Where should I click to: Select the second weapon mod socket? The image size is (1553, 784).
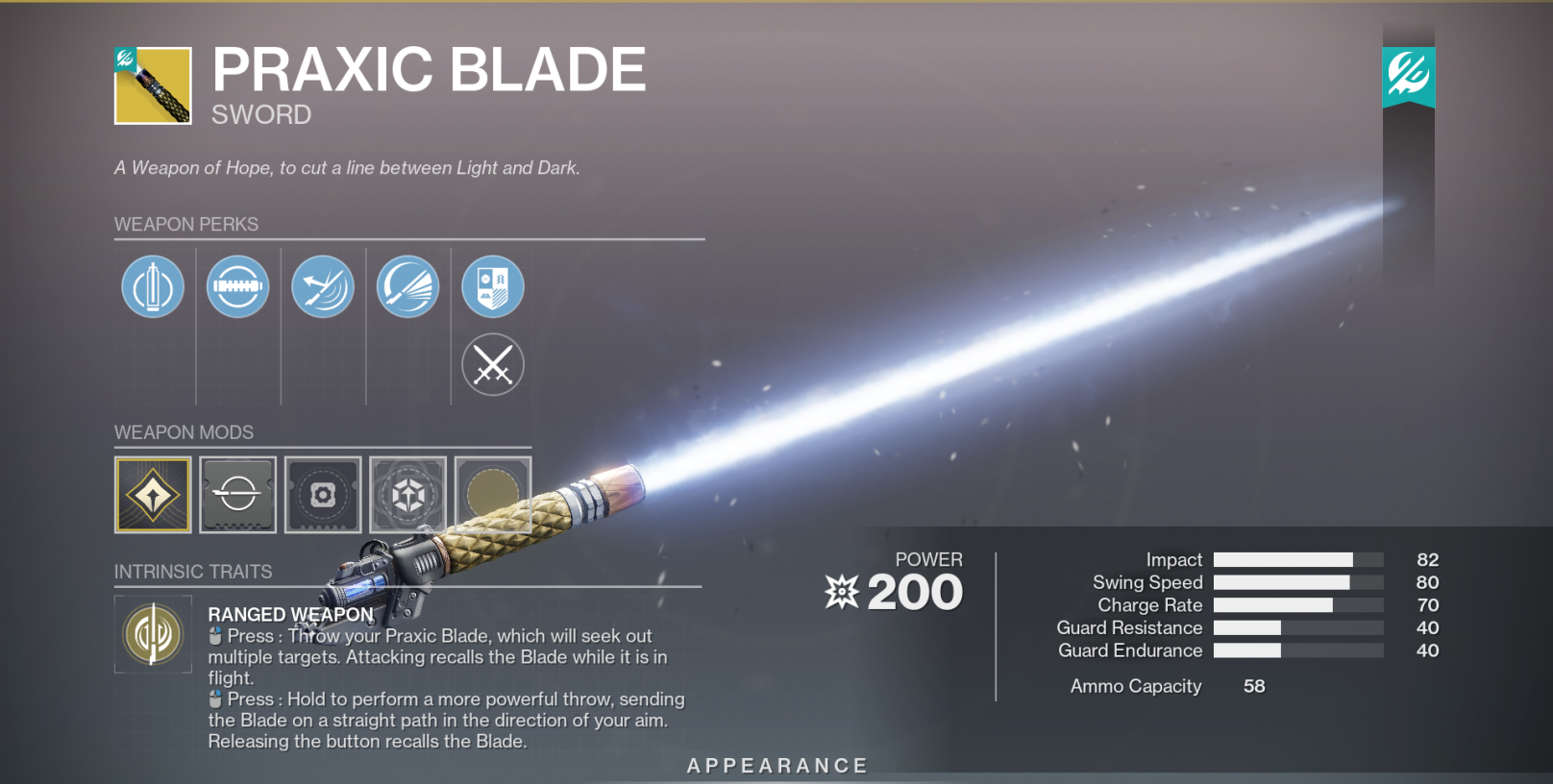[x=238, y=494]
